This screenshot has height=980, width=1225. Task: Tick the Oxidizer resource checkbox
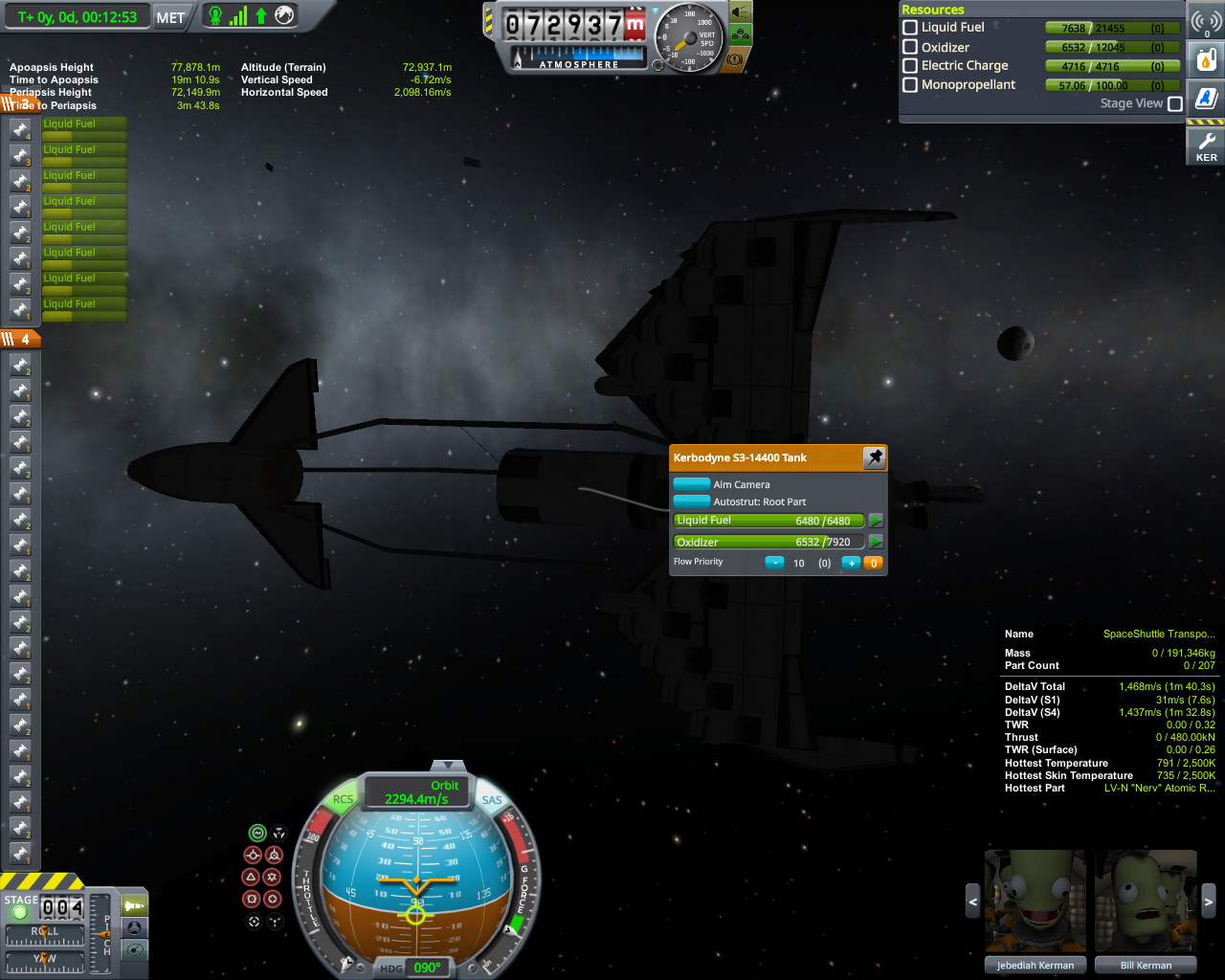point(910,47)
